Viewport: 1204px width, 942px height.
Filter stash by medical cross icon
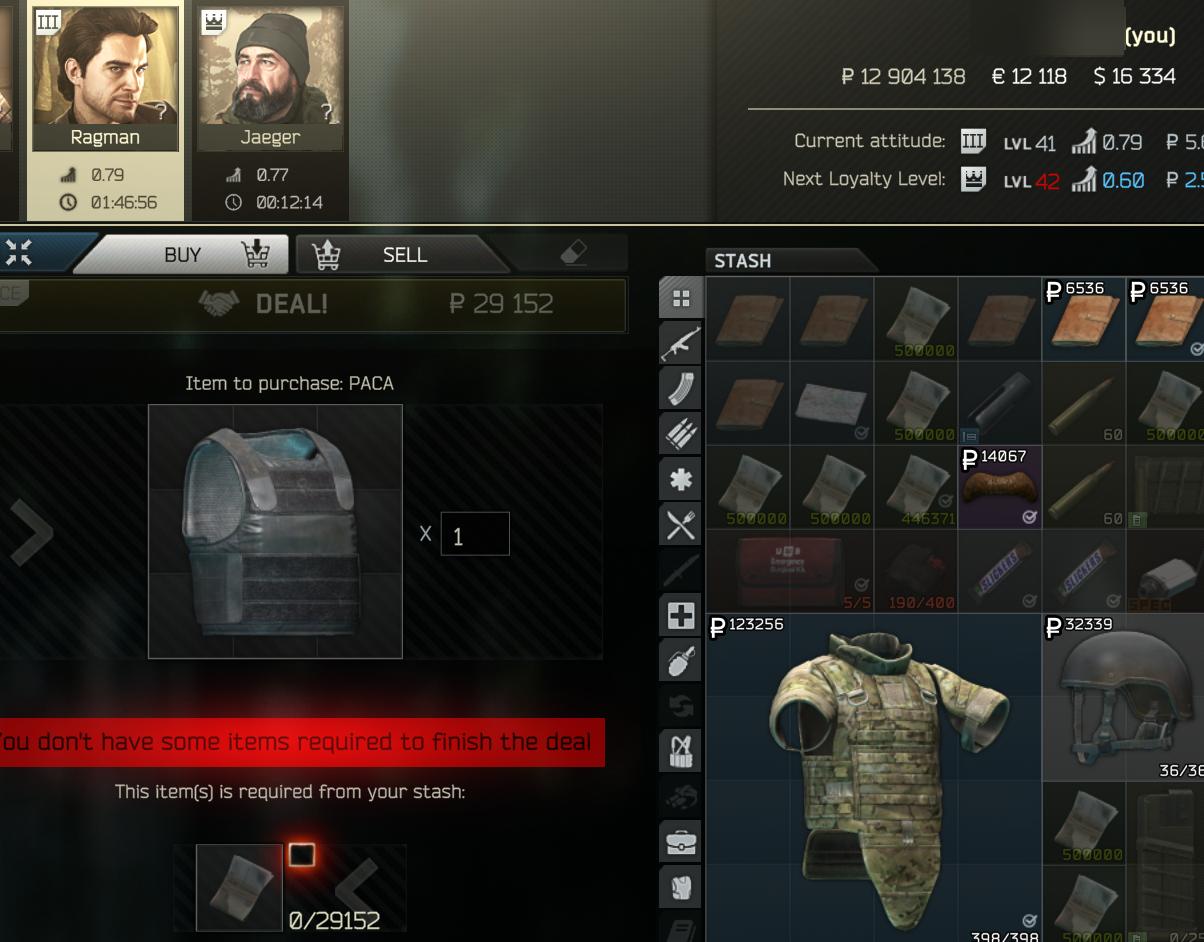coord(681,615)
